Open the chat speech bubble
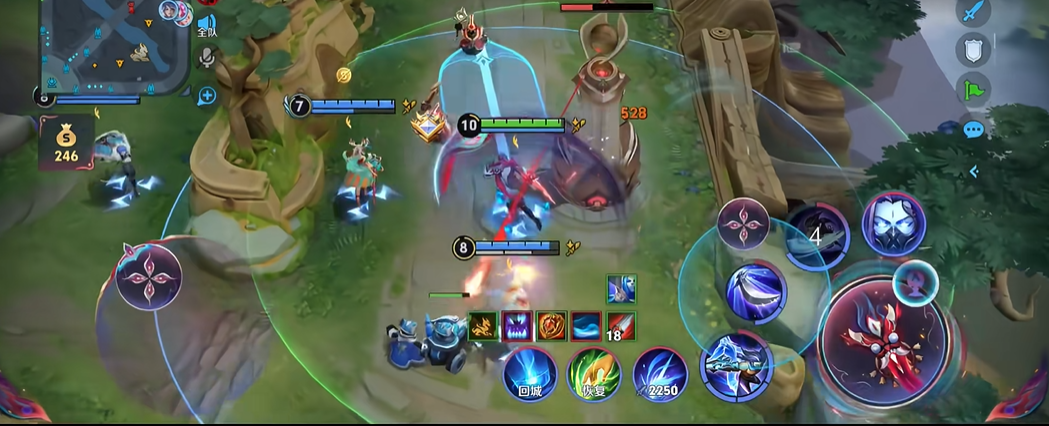The height and width of the screenshot is (426, 1049). coord(973,129)
